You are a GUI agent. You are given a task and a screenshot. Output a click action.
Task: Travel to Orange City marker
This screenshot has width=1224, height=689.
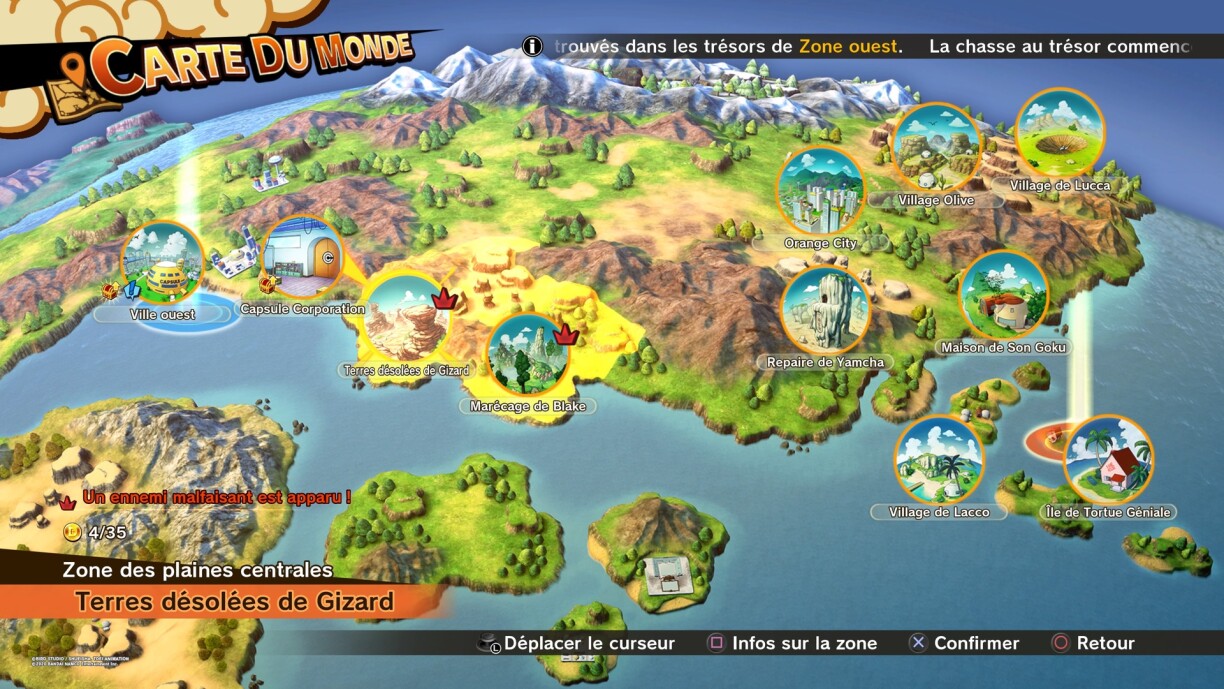pos(820,192)
